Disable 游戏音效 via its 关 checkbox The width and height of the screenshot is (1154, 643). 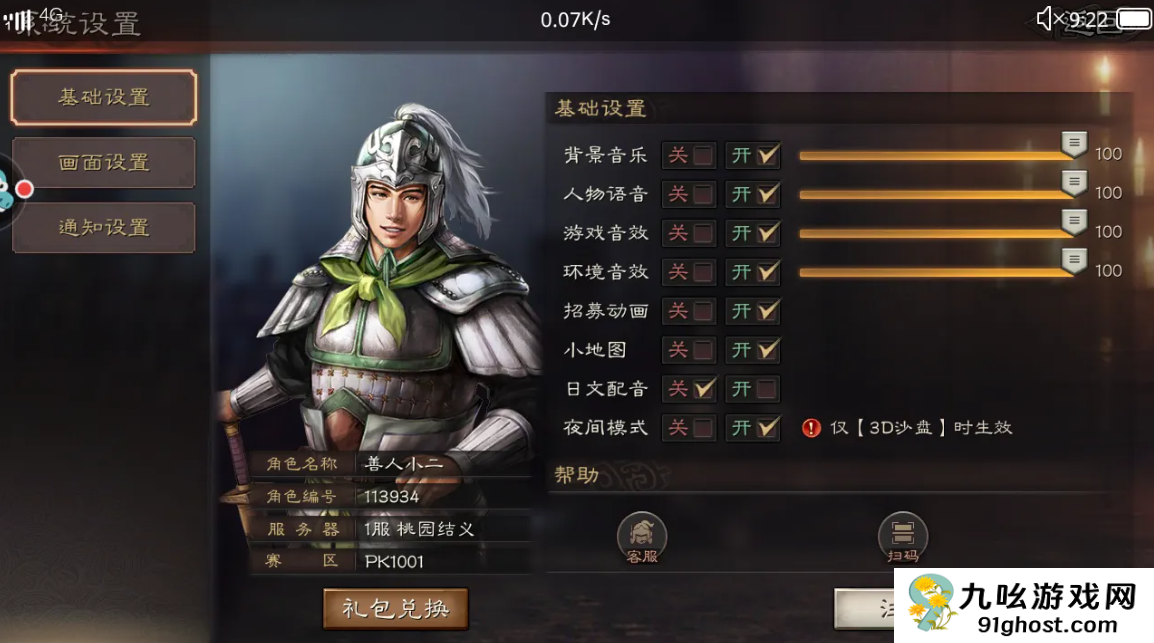(x=703, y=233)
